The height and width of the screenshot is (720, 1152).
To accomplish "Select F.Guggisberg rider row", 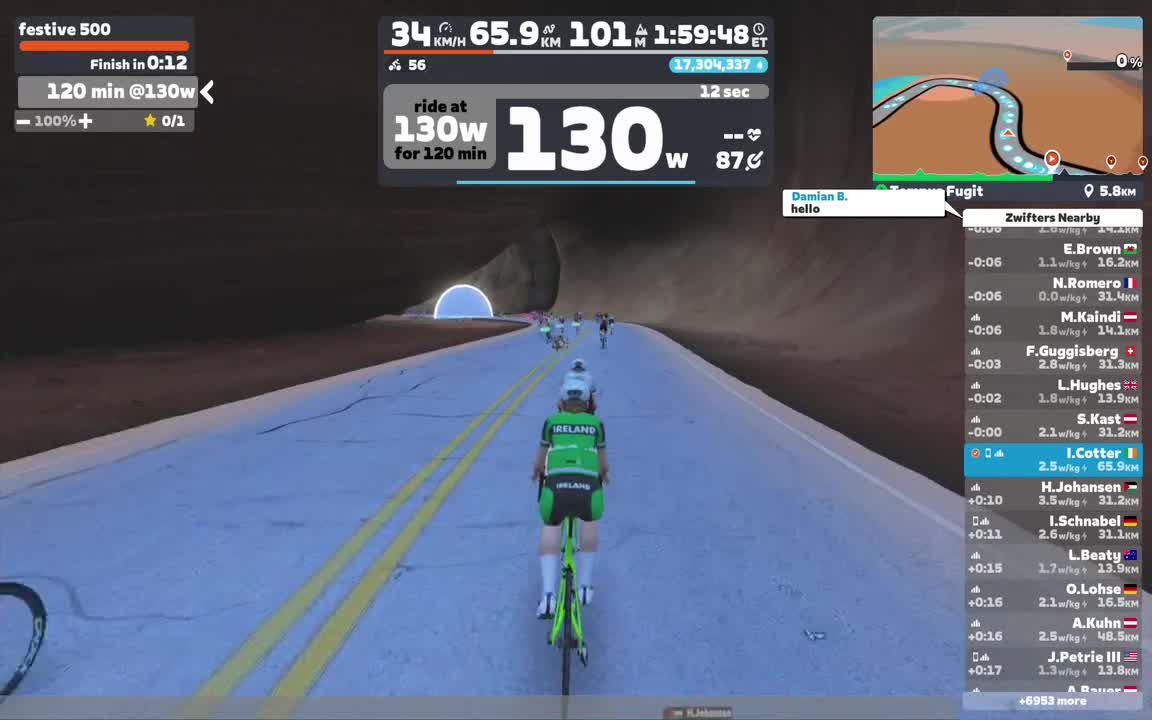I will pos(1052,358).
